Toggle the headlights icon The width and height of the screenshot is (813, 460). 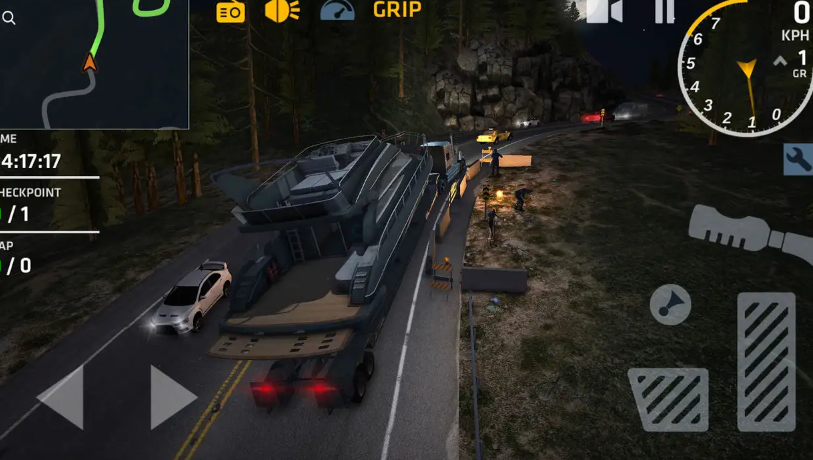coord(282,11)
